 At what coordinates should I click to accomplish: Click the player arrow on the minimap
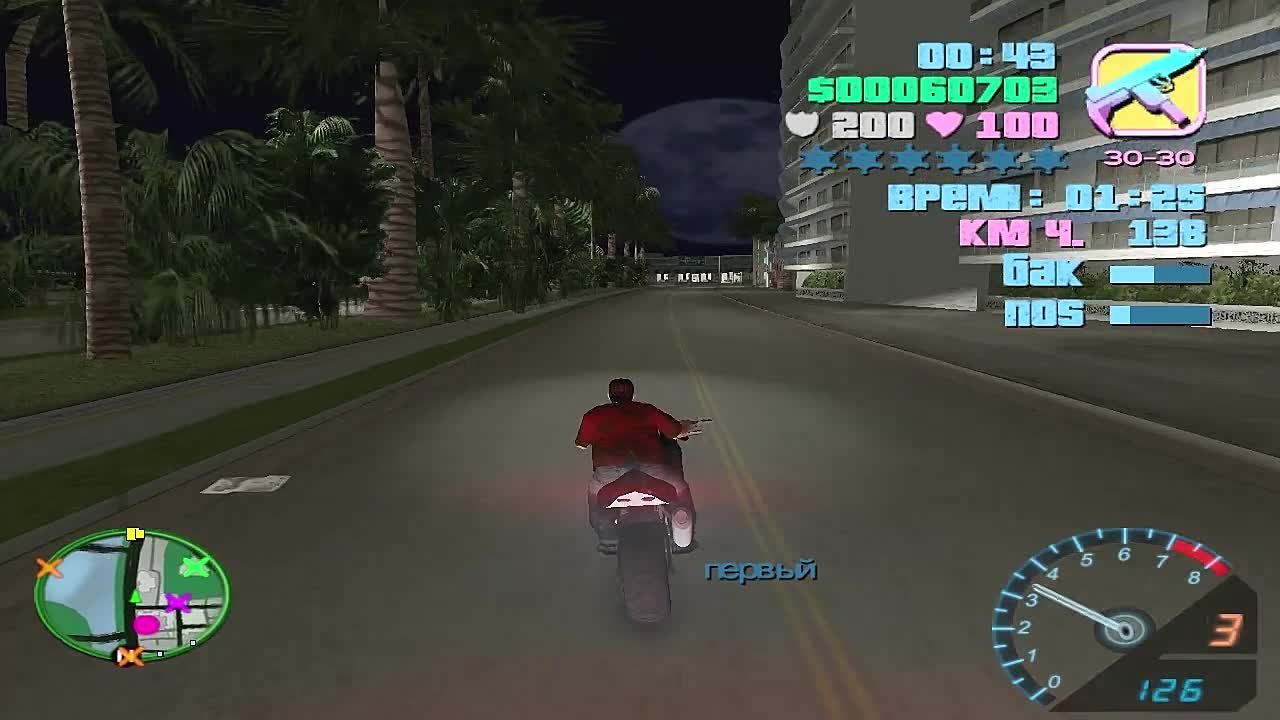pyautogui.click(x=134, y=595)
